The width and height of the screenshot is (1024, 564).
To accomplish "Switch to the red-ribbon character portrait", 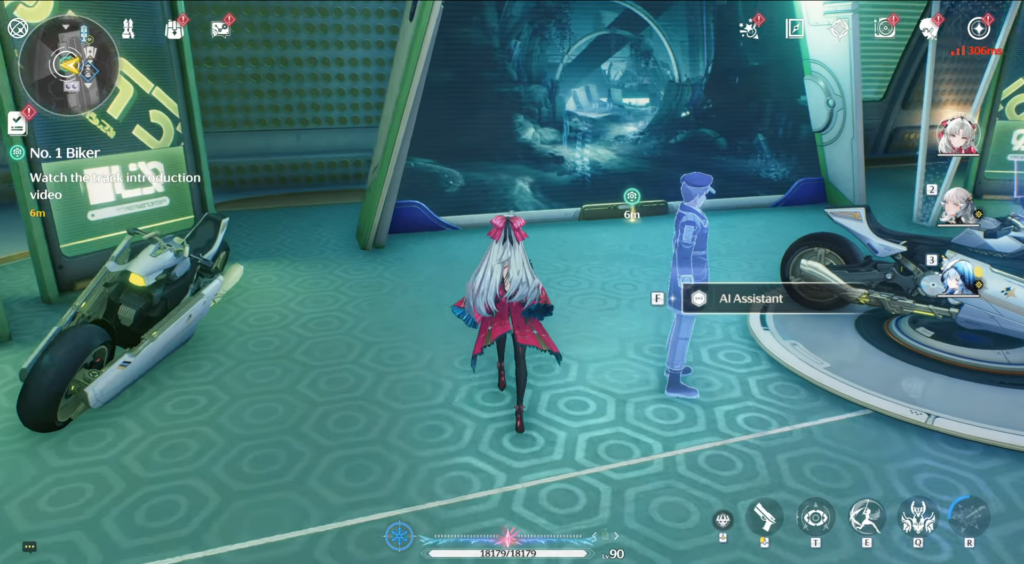I will 957,136.
